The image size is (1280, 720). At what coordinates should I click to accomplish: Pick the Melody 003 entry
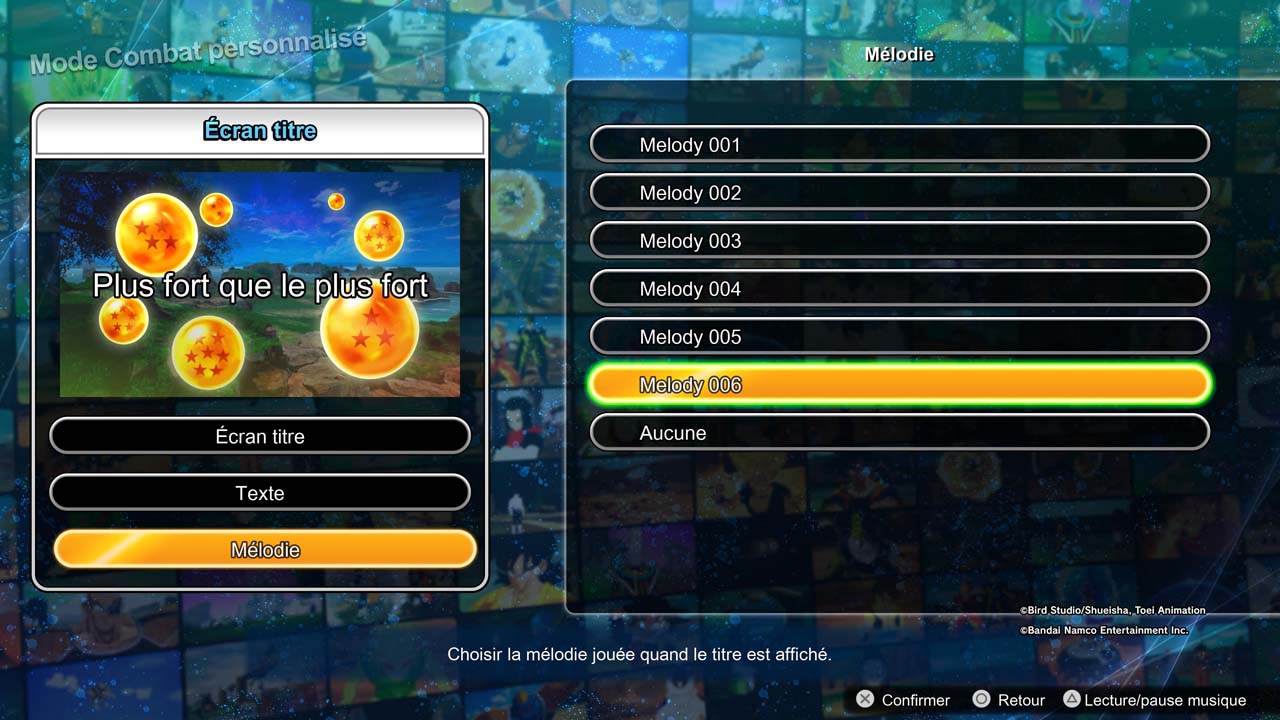coord(899,241)
